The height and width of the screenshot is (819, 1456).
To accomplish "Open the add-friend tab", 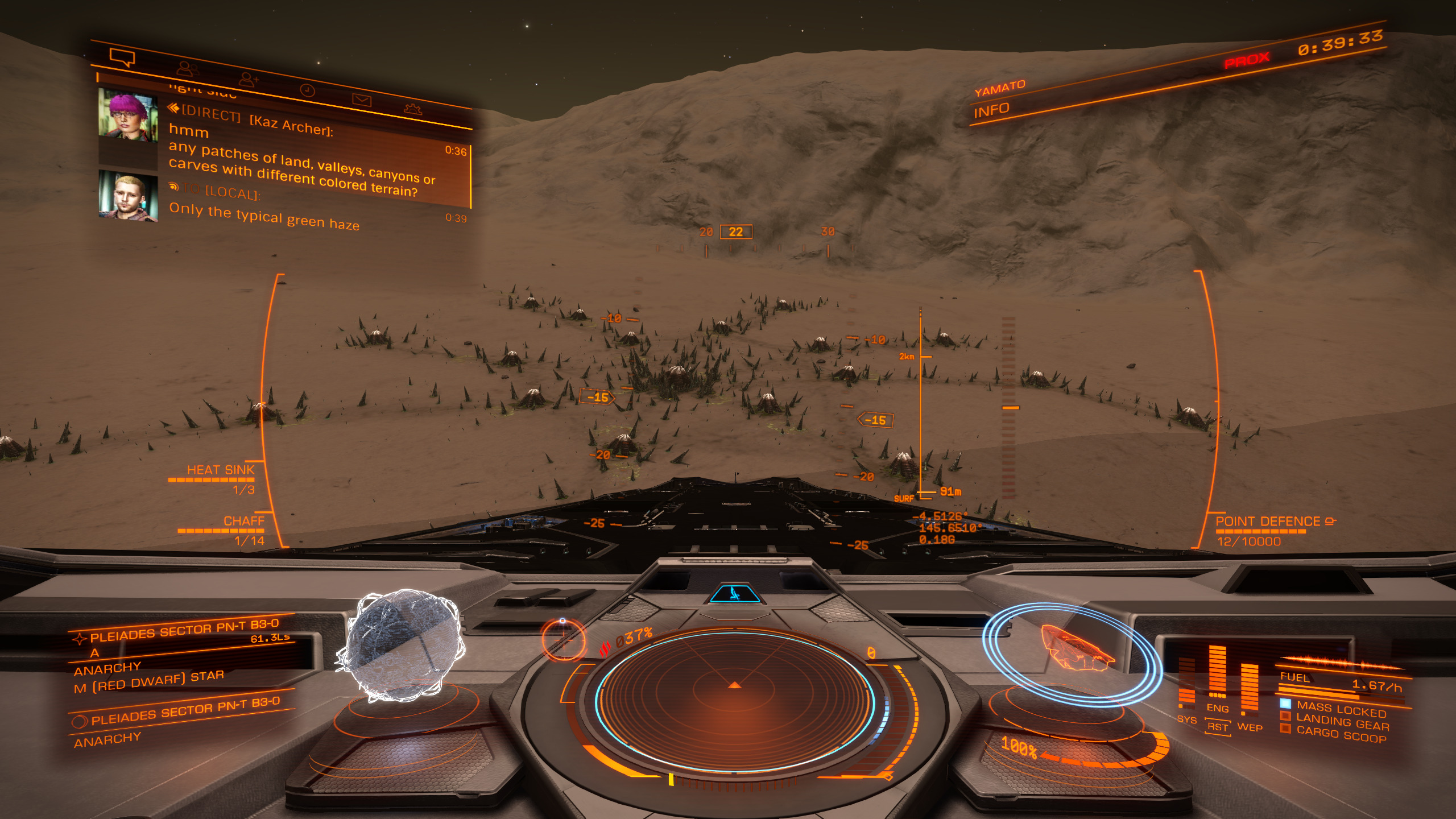I will [248, 79].
